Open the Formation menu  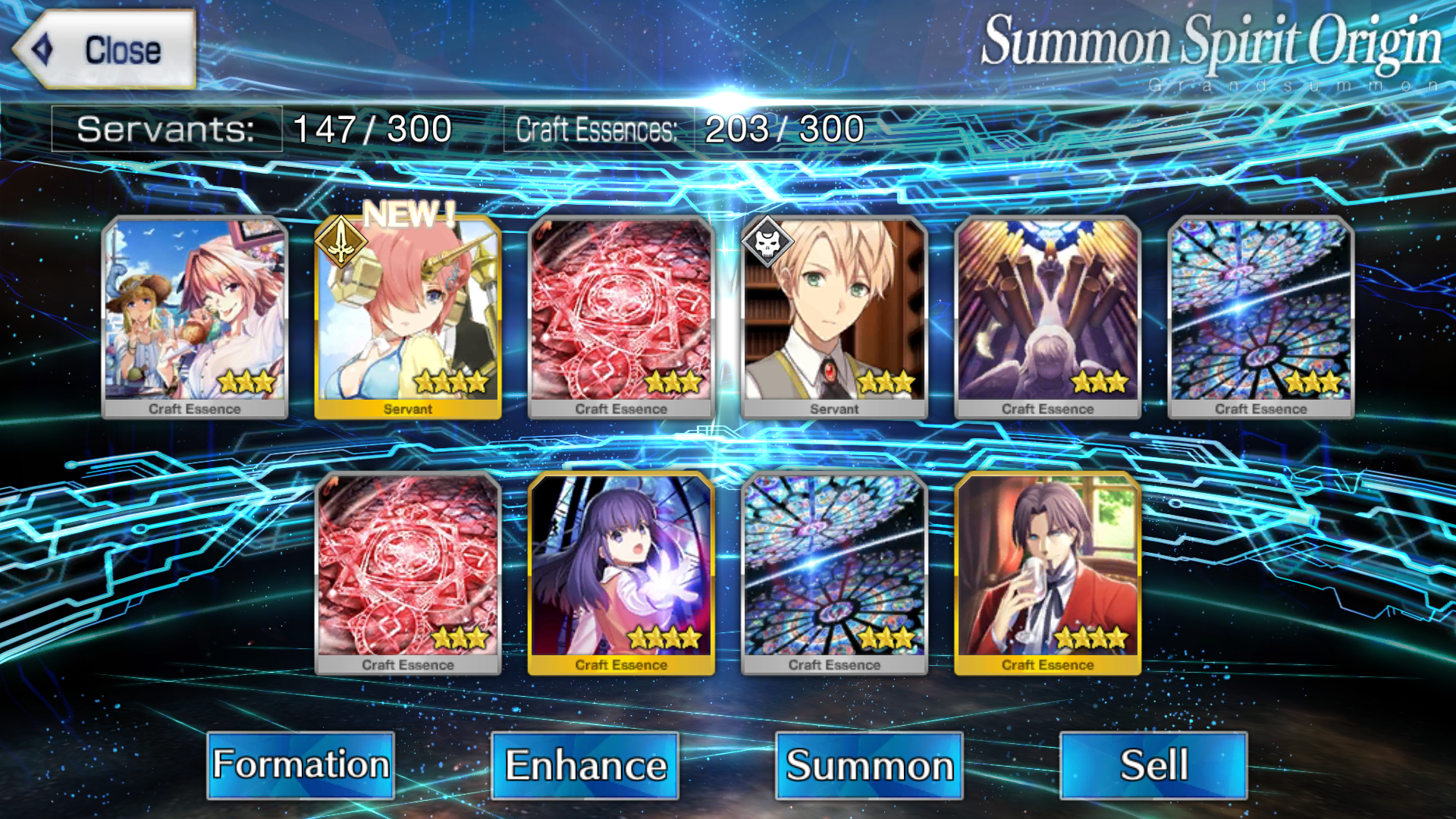coord(300,764)
